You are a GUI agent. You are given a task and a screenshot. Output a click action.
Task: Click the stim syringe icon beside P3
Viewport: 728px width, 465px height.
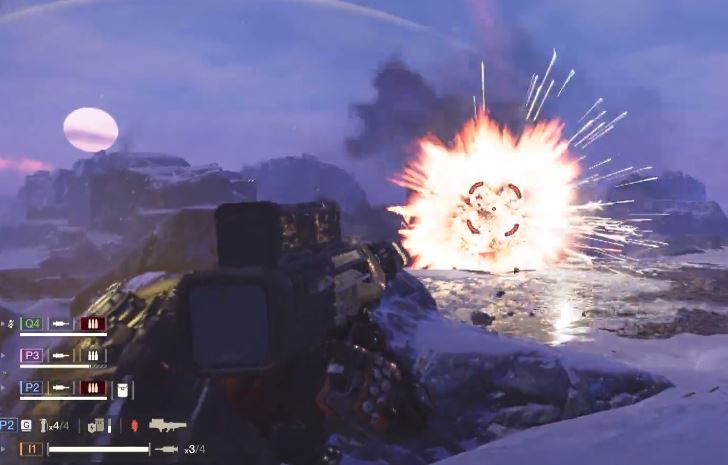(61, 355)
